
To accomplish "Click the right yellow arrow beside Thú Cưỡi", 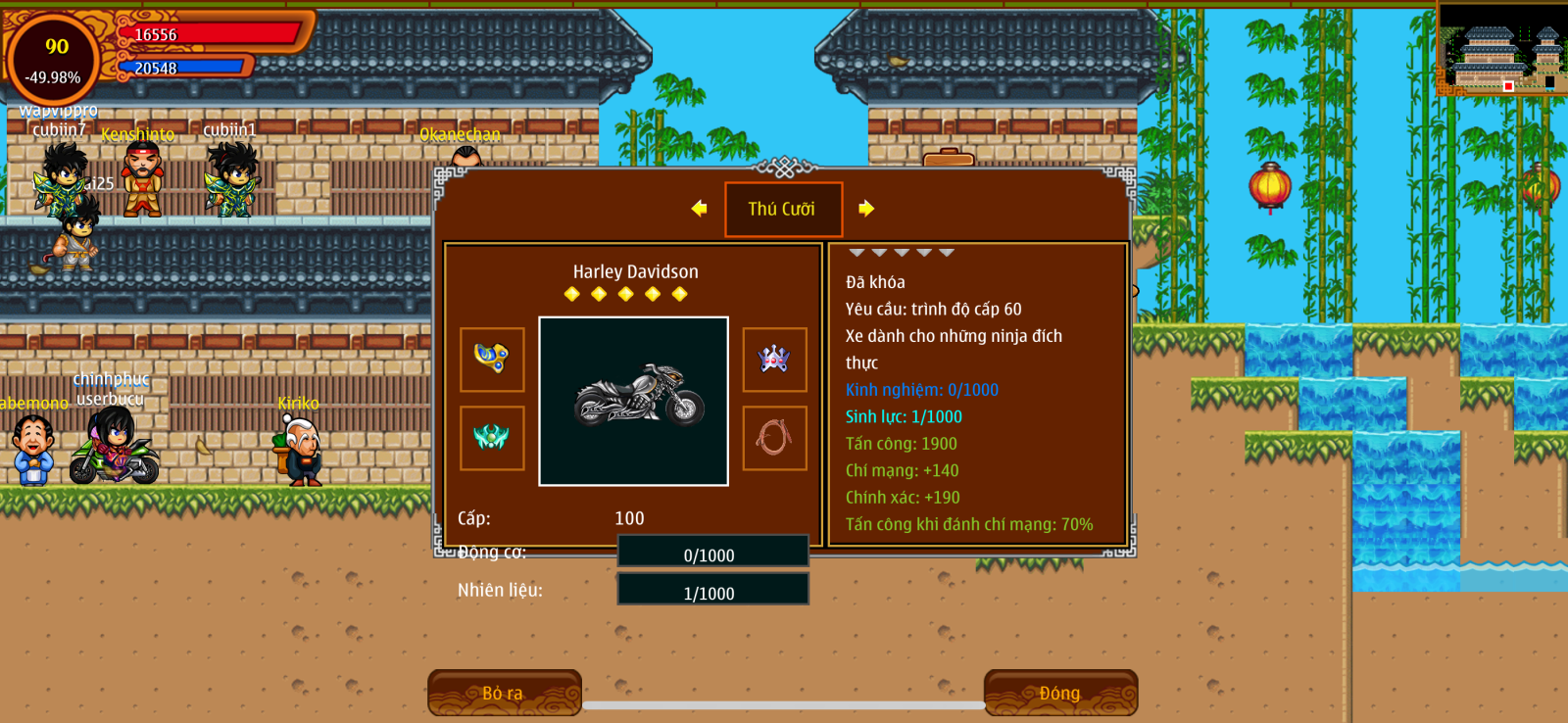I will (866, 209).
